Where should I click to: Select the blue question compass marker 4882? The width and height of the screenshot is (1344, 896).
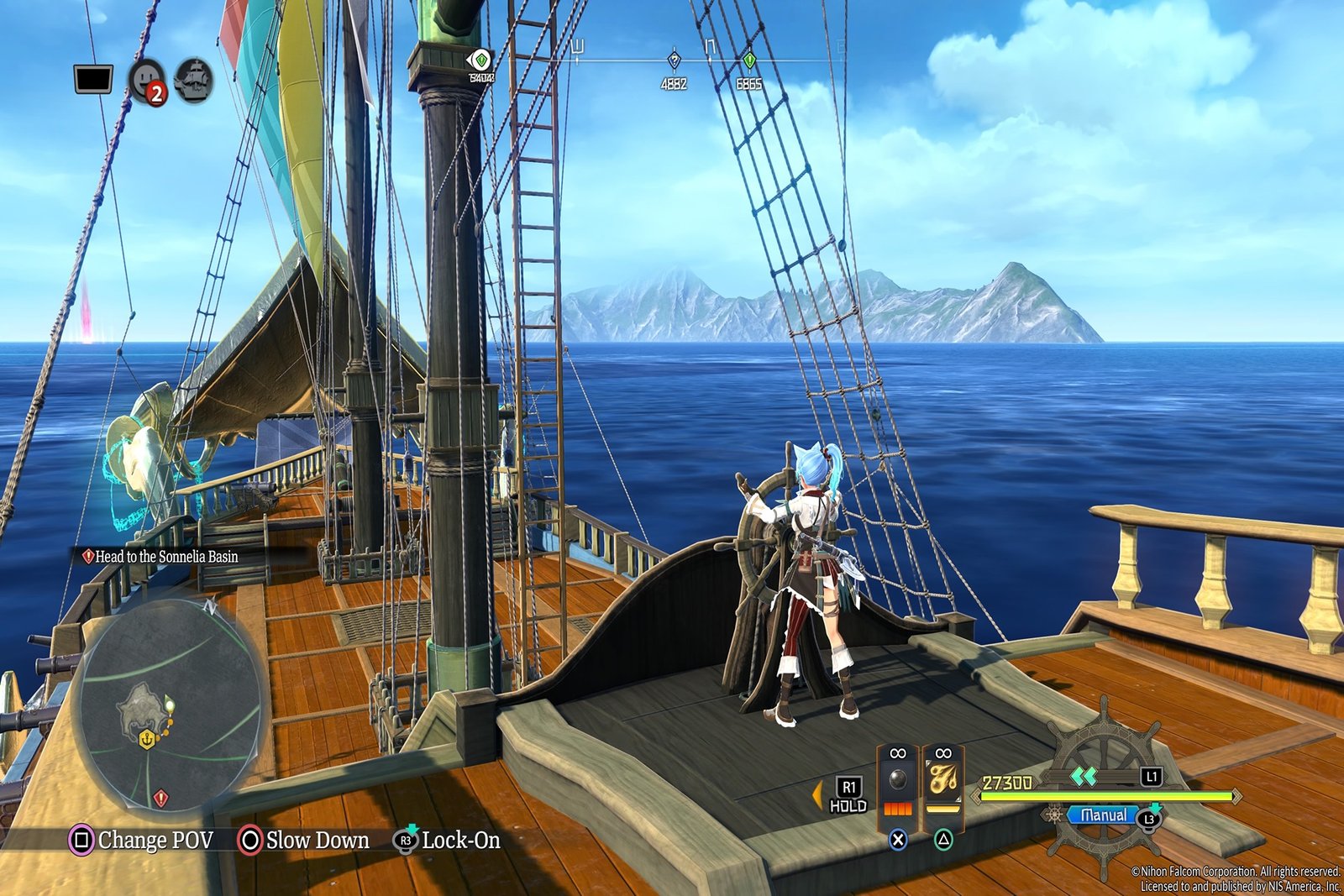[x=674, y=61]
